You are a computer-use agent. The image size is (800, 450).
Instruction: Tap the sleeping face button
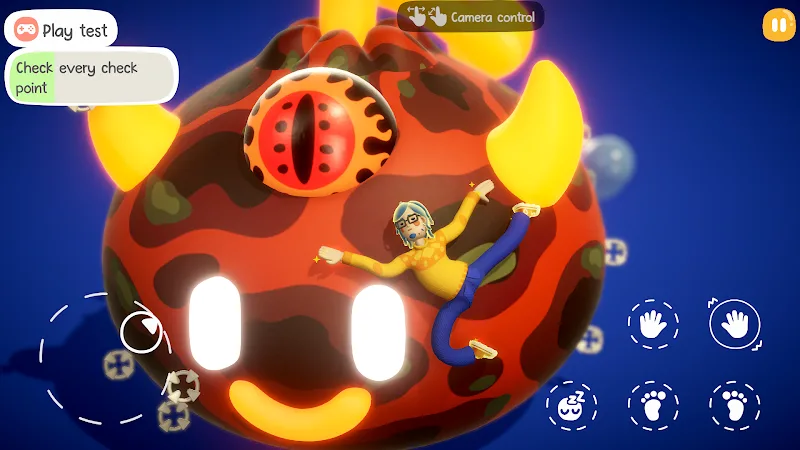coord(571,405)
